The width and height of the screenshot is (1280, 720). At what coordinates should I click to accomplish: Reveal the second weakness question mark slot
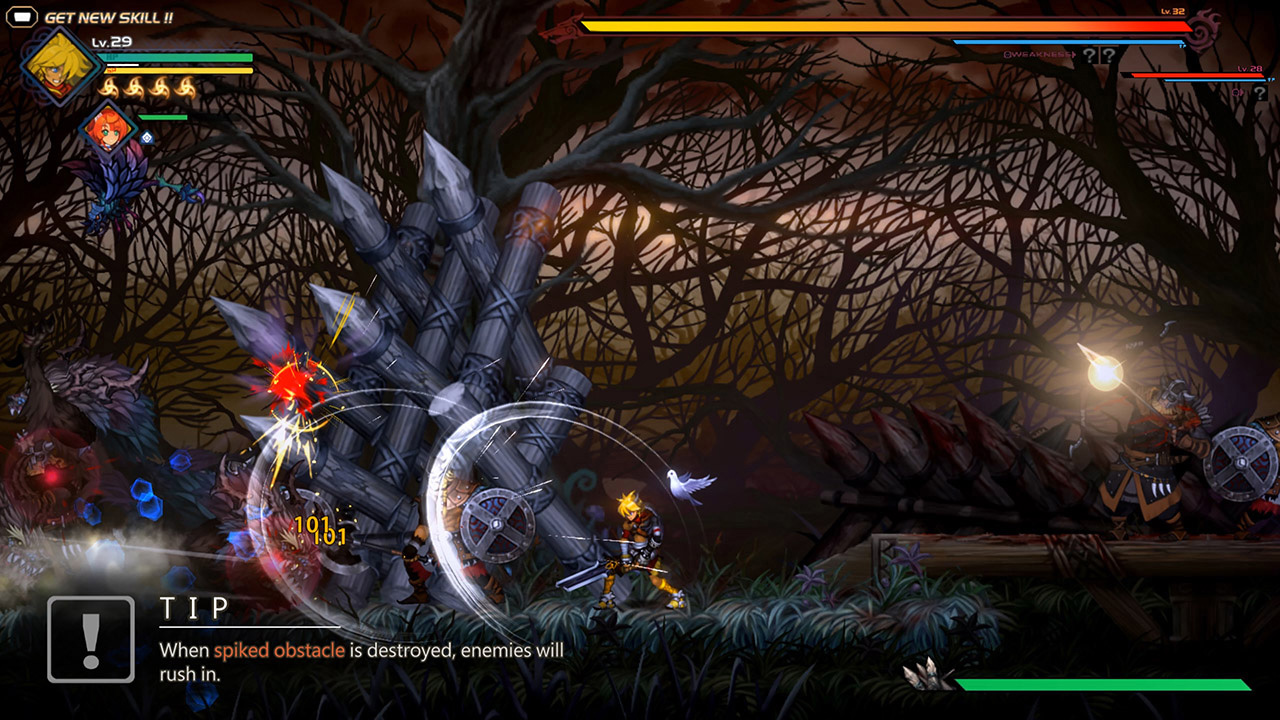click(x=1109, y=56)
